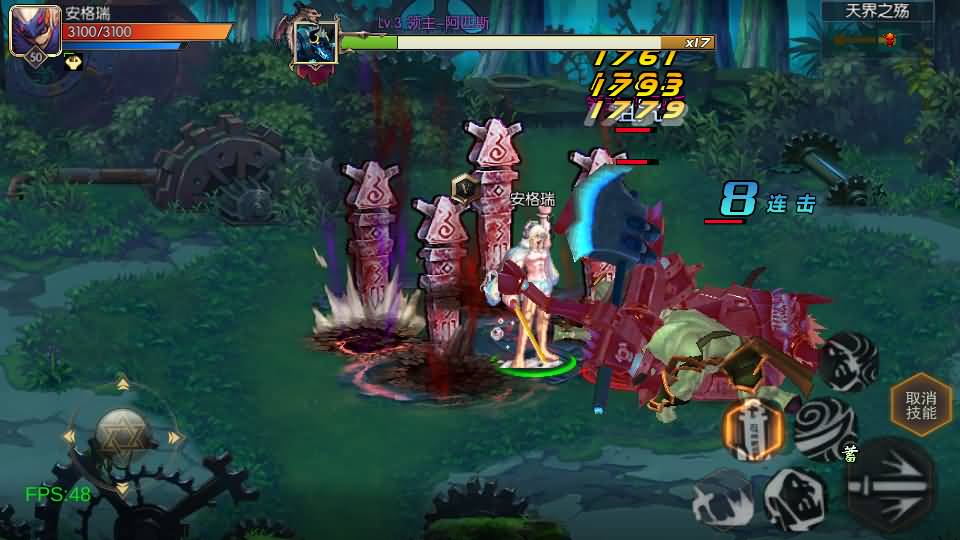Use the swirling face skill icon
The height and width of the screenshot is (540, 960).
click(x=849, y=361)
